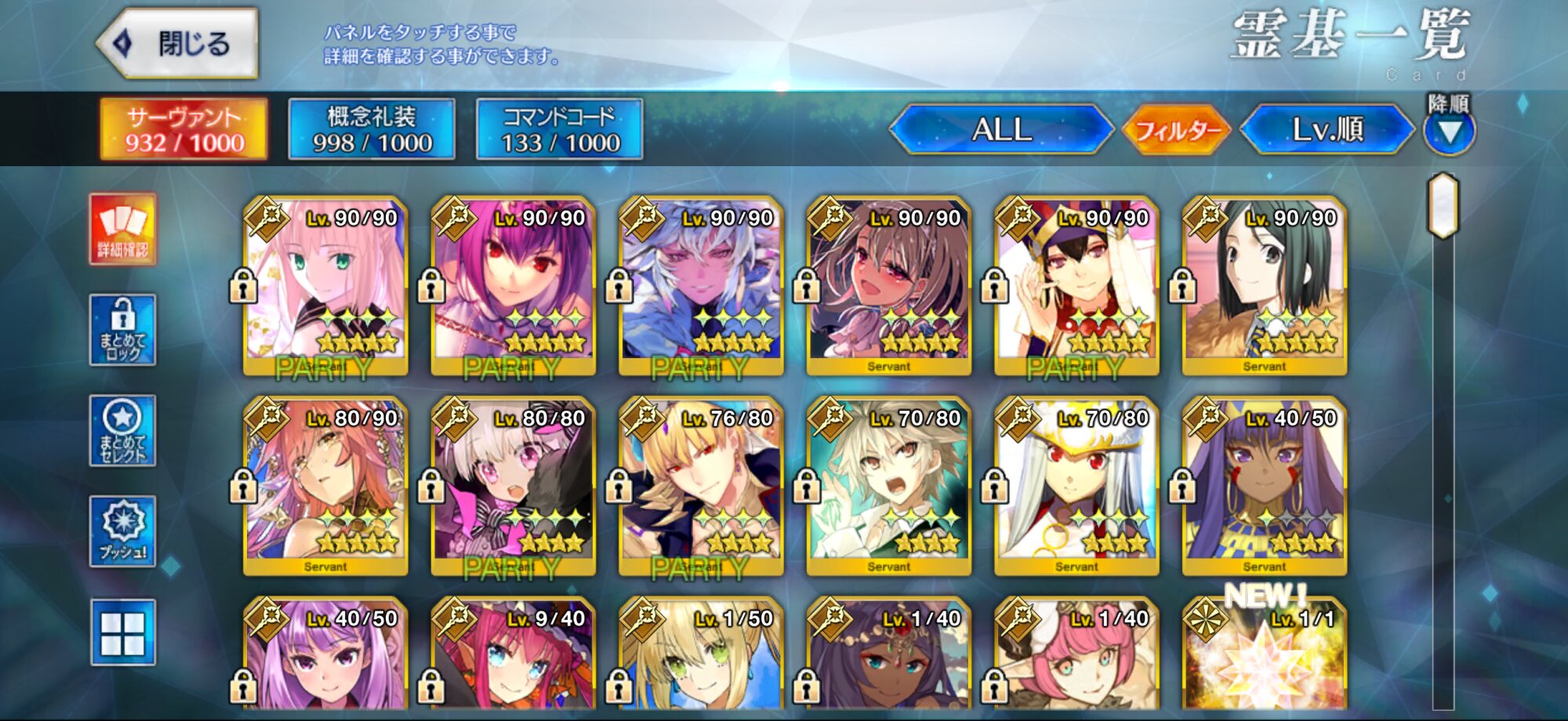Switch to the サーヴァント tab

tap(184, 129)
